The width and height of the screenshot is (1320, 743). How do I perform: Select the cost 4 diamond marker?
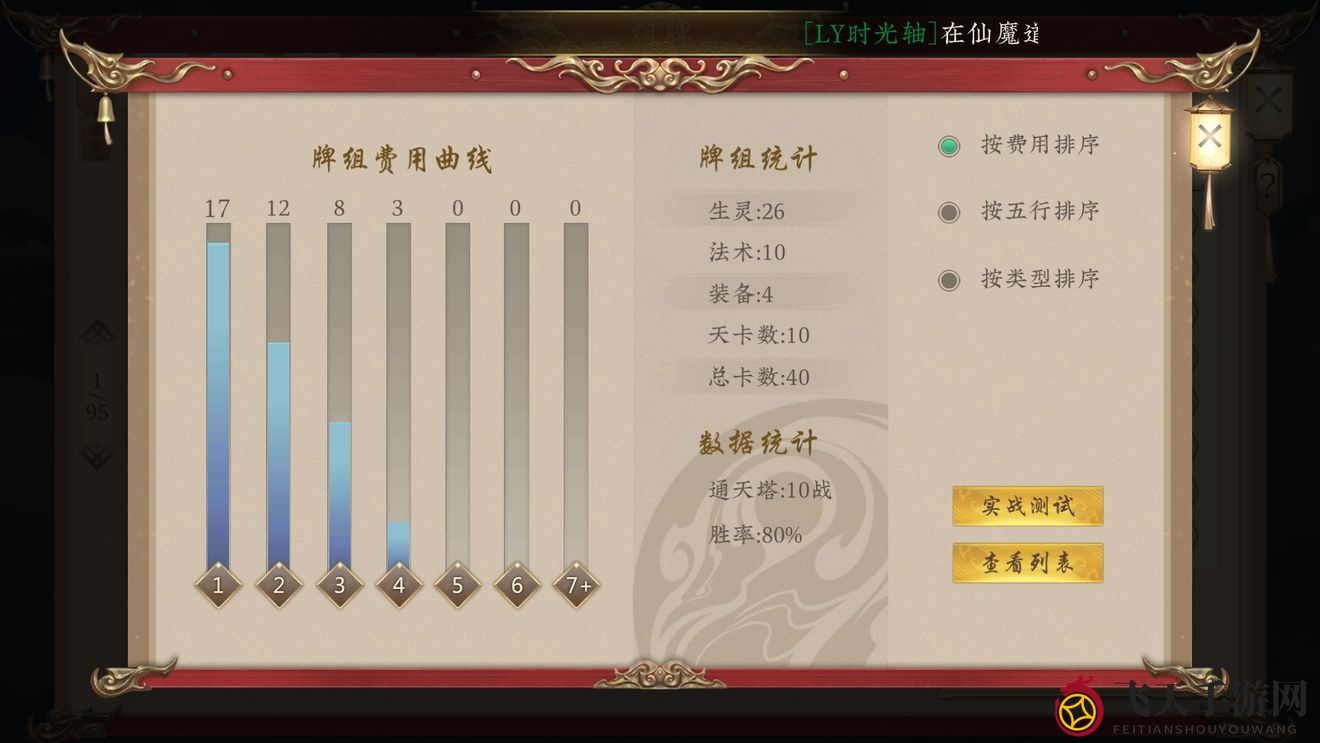tap(398, 584)
